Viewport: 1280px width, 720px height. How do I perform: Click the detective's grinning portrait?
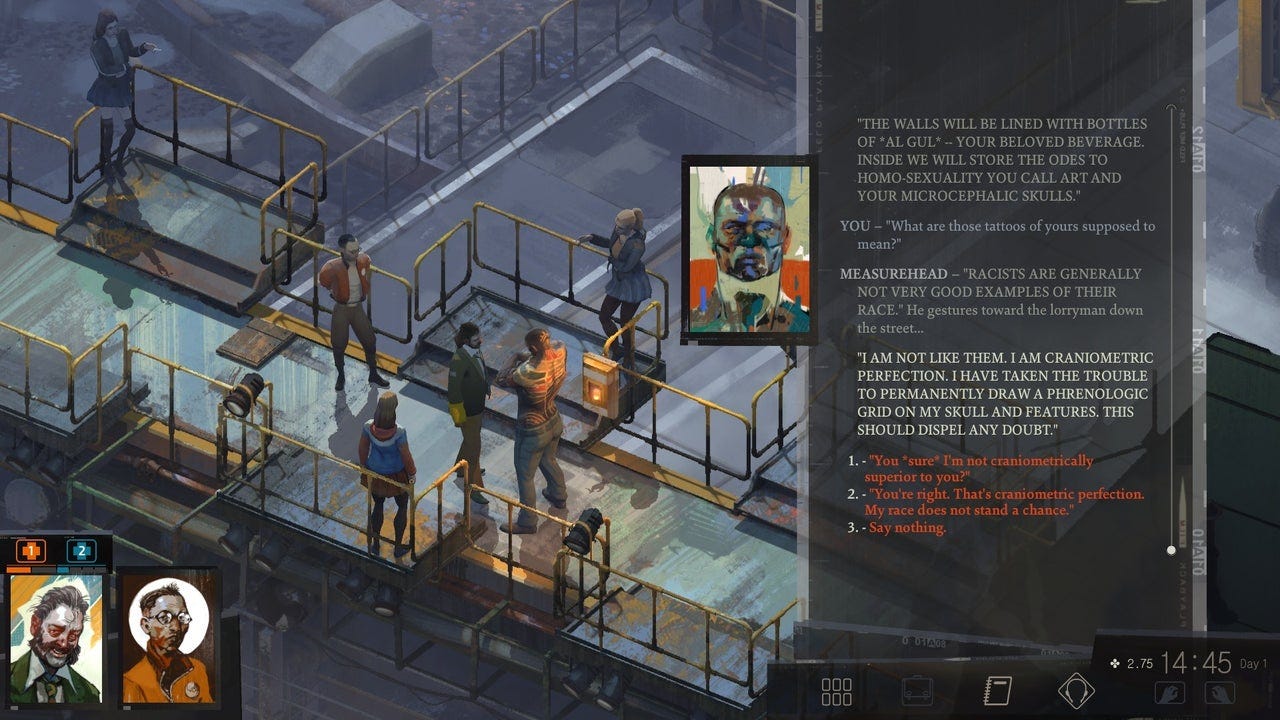click(x=56, y=637)
